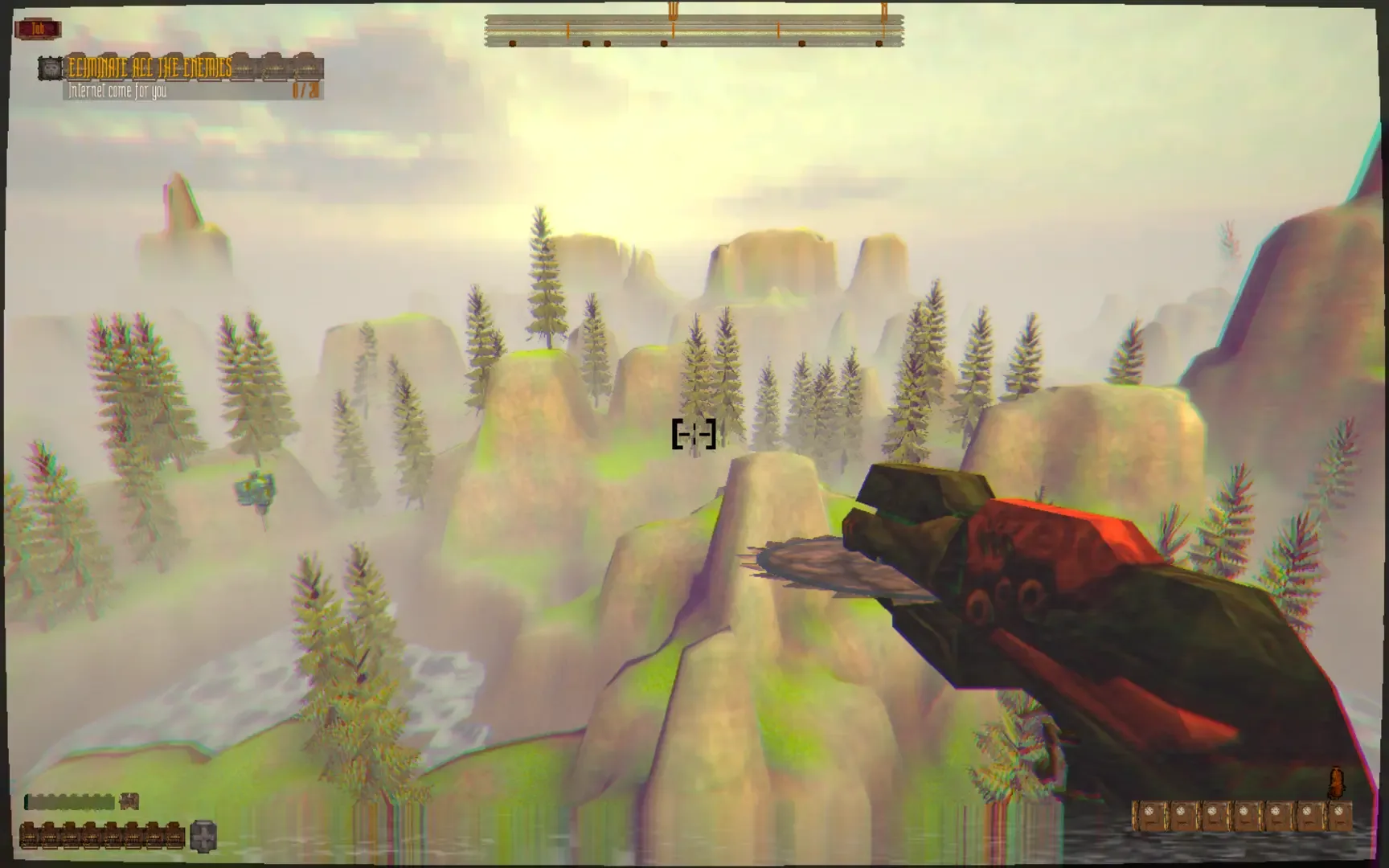Click the orange character figure above the gauge panels
The image size is (1389, 868).
point(1336,782)
